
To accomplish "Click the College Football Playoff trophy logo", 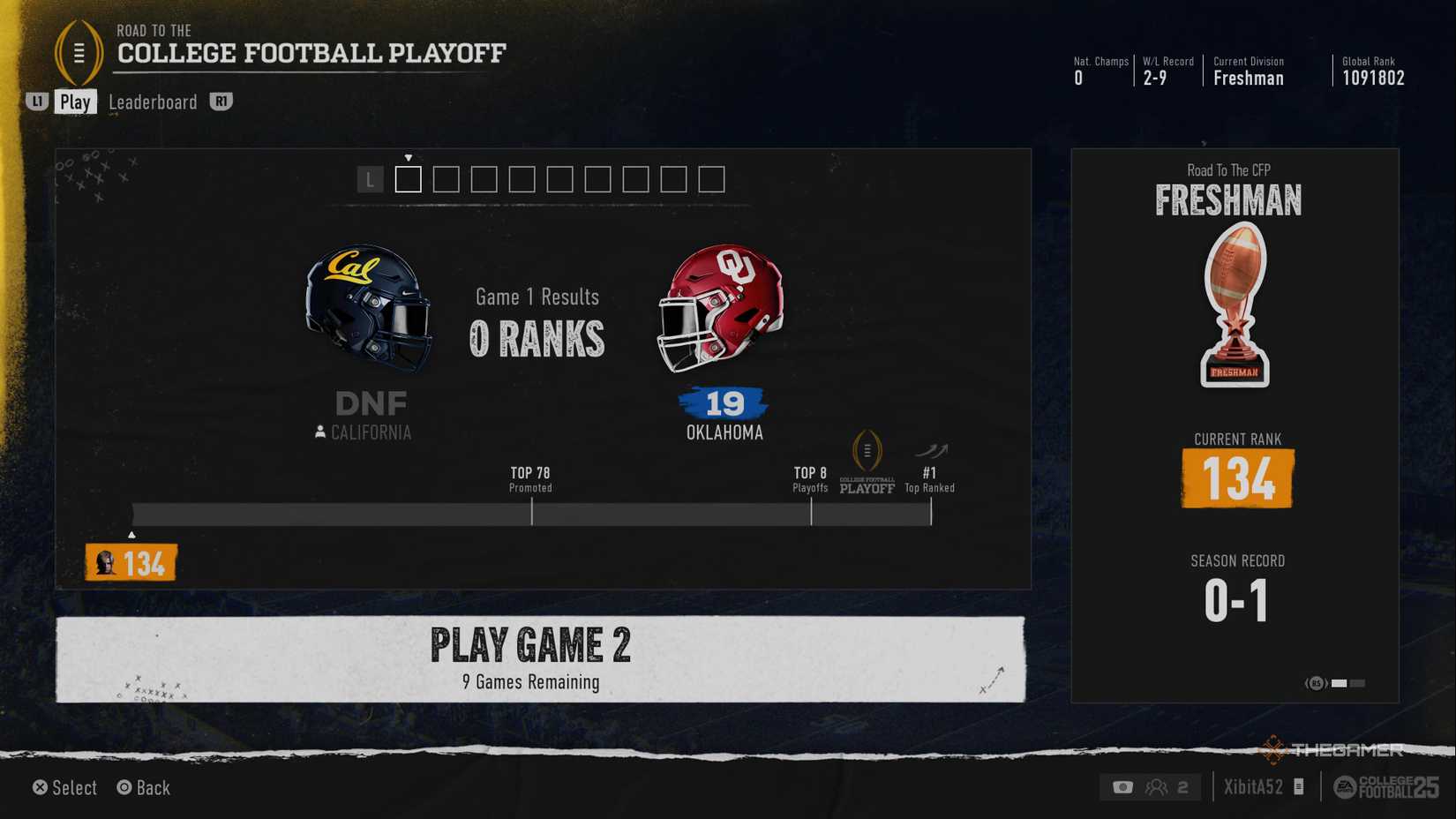I will pyautogui.click(x=80, y=55).
